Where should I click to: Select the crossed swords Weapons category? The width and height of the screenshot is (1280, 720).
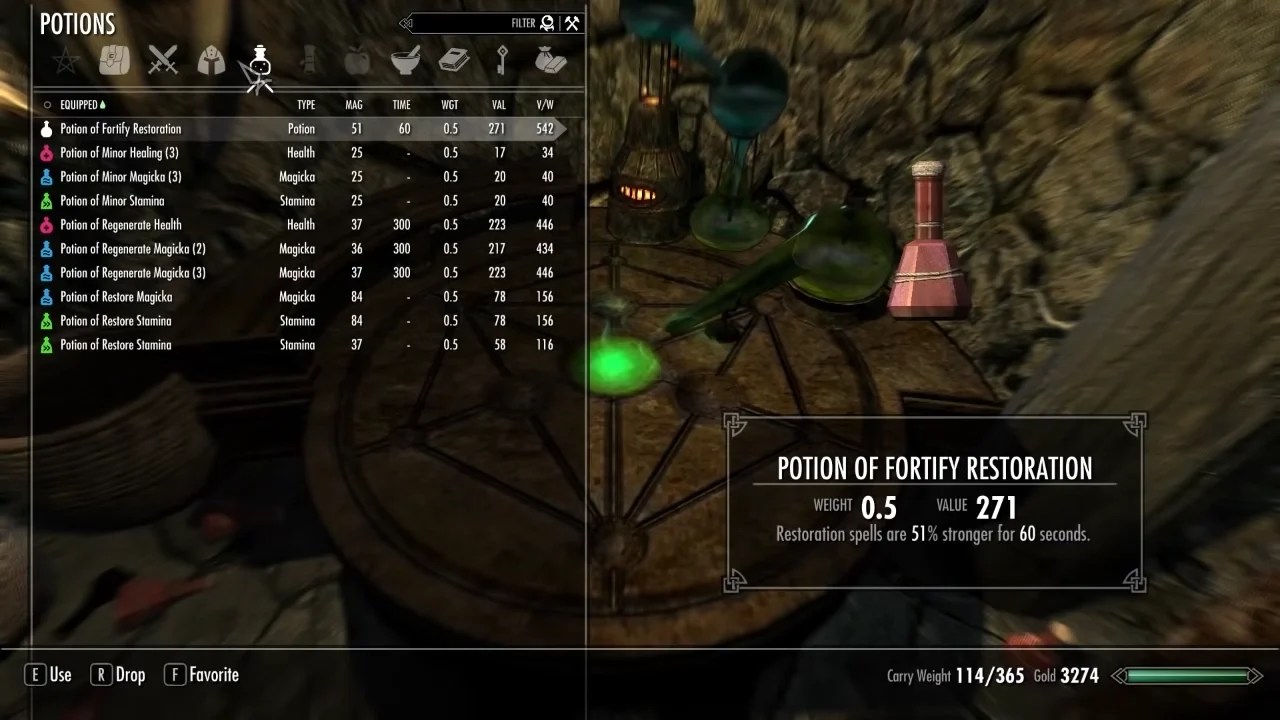click(x=163, y=60)
